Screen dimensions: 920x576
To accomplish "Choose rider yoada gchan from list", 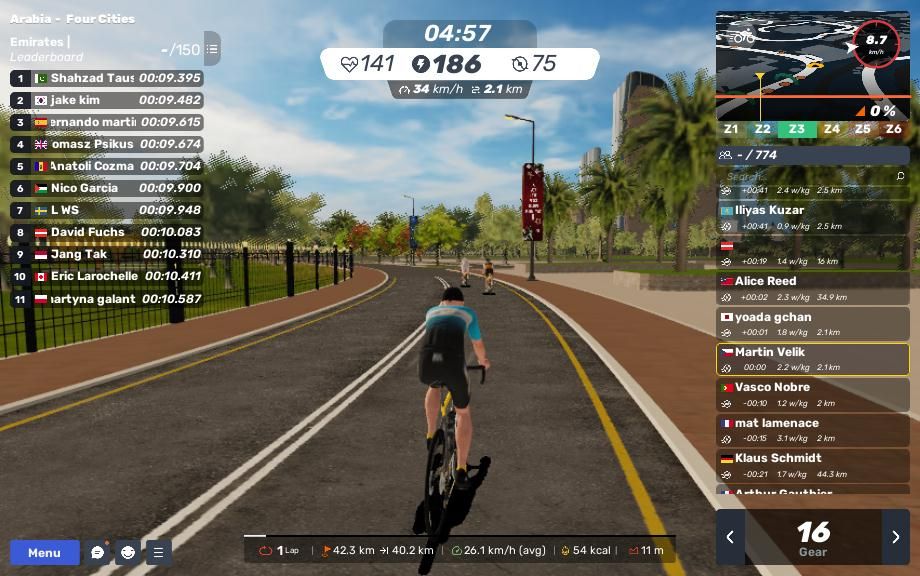I will [x=812, y=324].
